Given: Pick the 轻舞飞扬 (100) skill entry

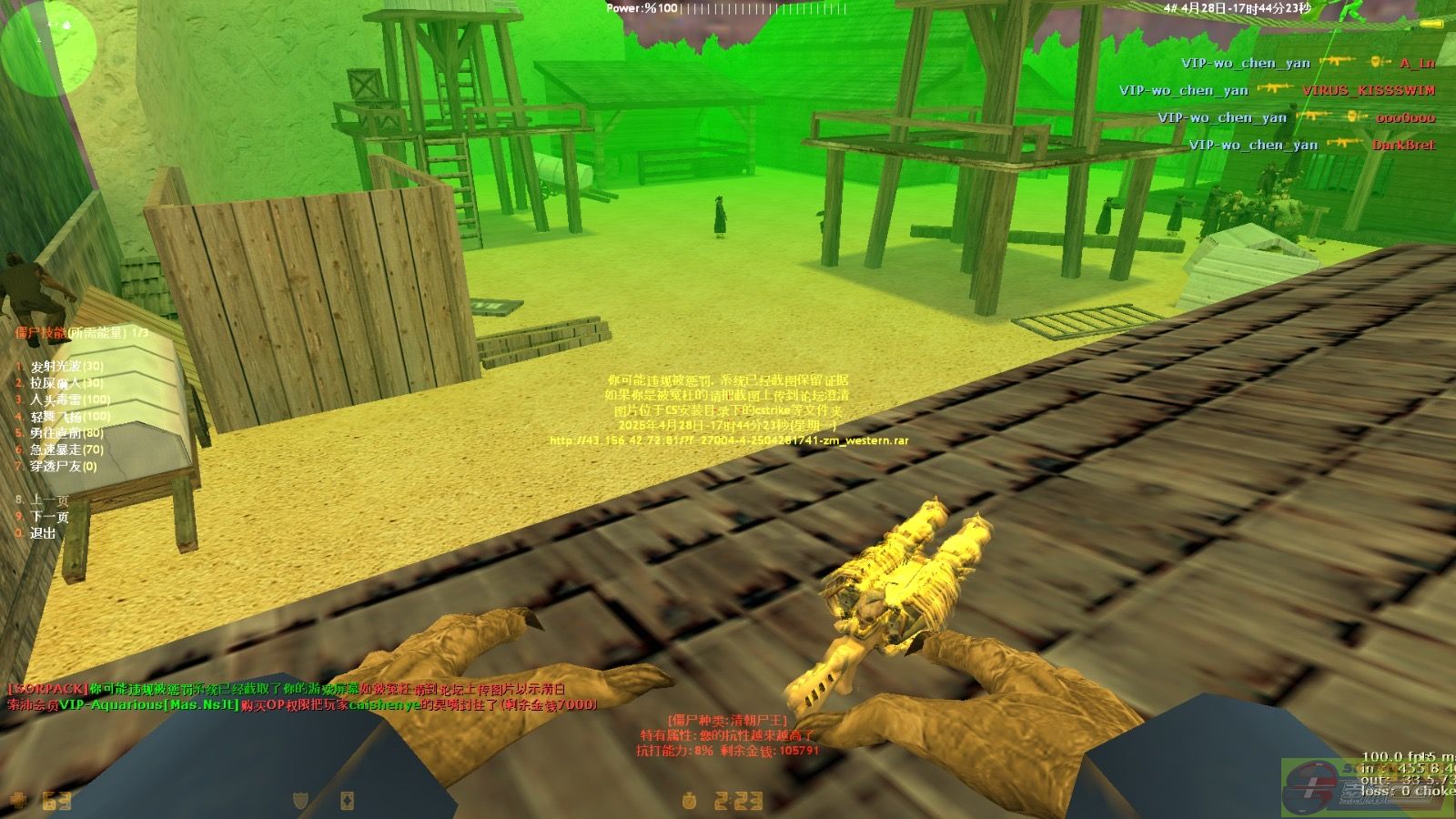Looking at the screenshot, I should [x=69, y=417].
